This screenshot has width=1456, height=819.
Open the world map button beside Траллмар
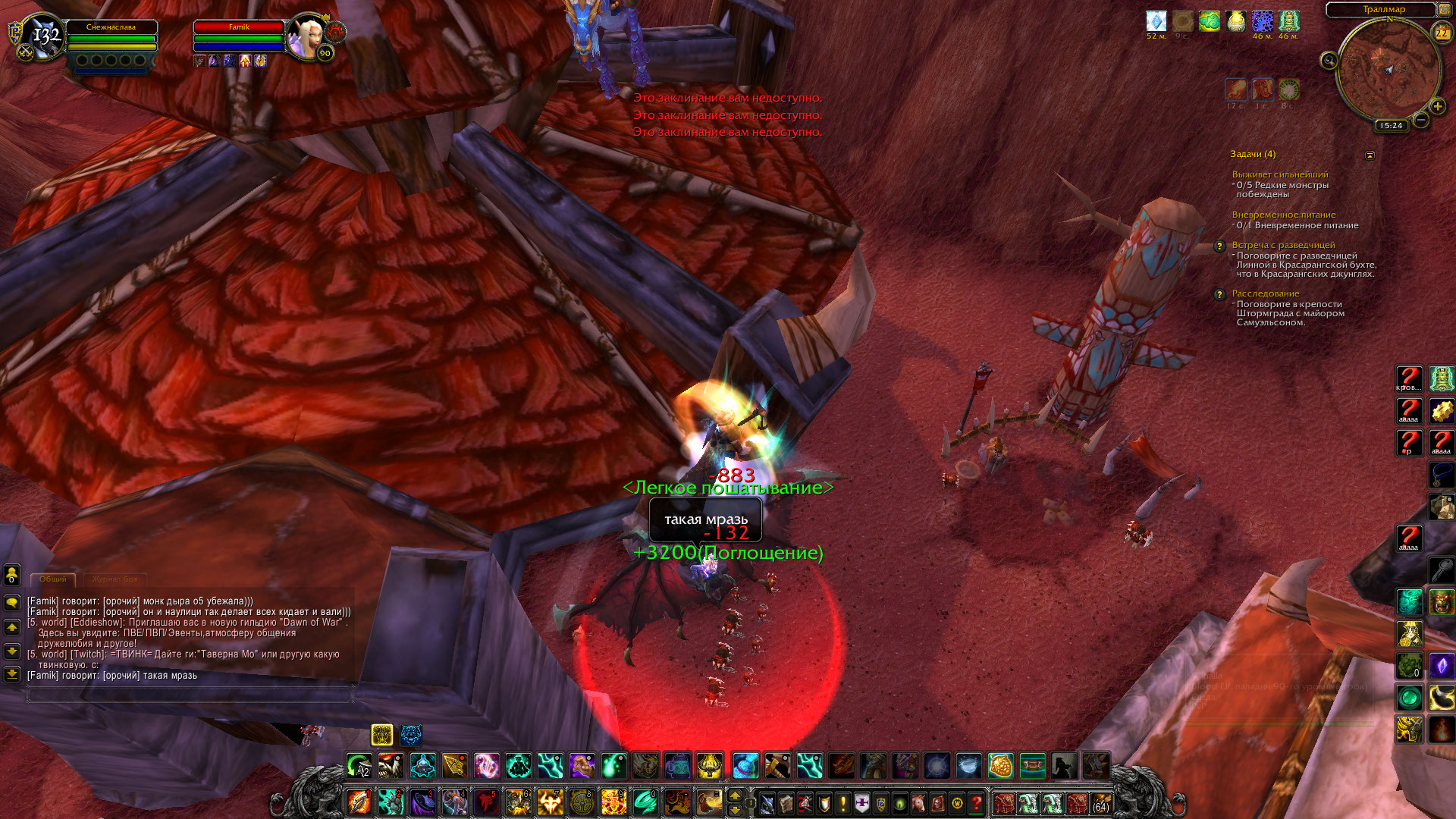[x=1445, y=9]
